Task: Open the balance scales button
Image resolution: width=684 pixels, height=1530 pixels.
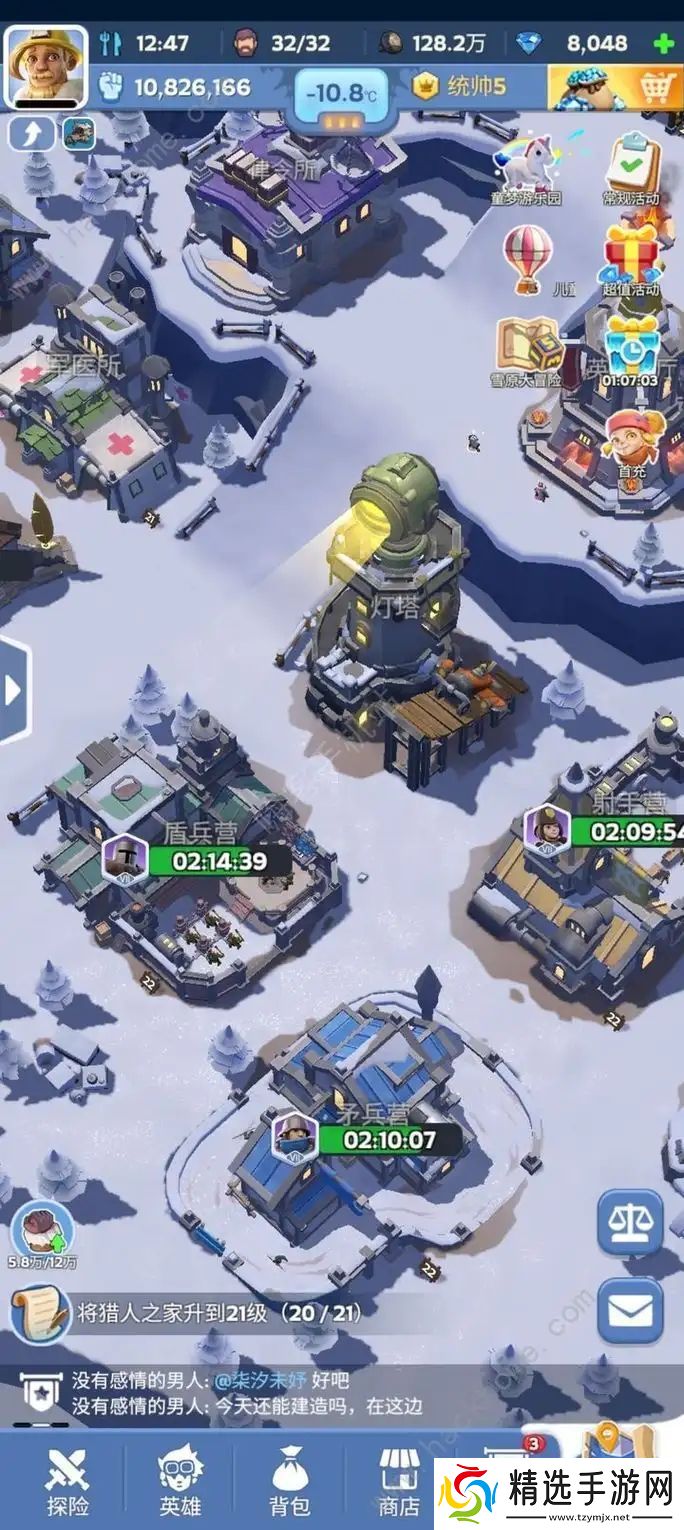Action: coord(630,1222)
